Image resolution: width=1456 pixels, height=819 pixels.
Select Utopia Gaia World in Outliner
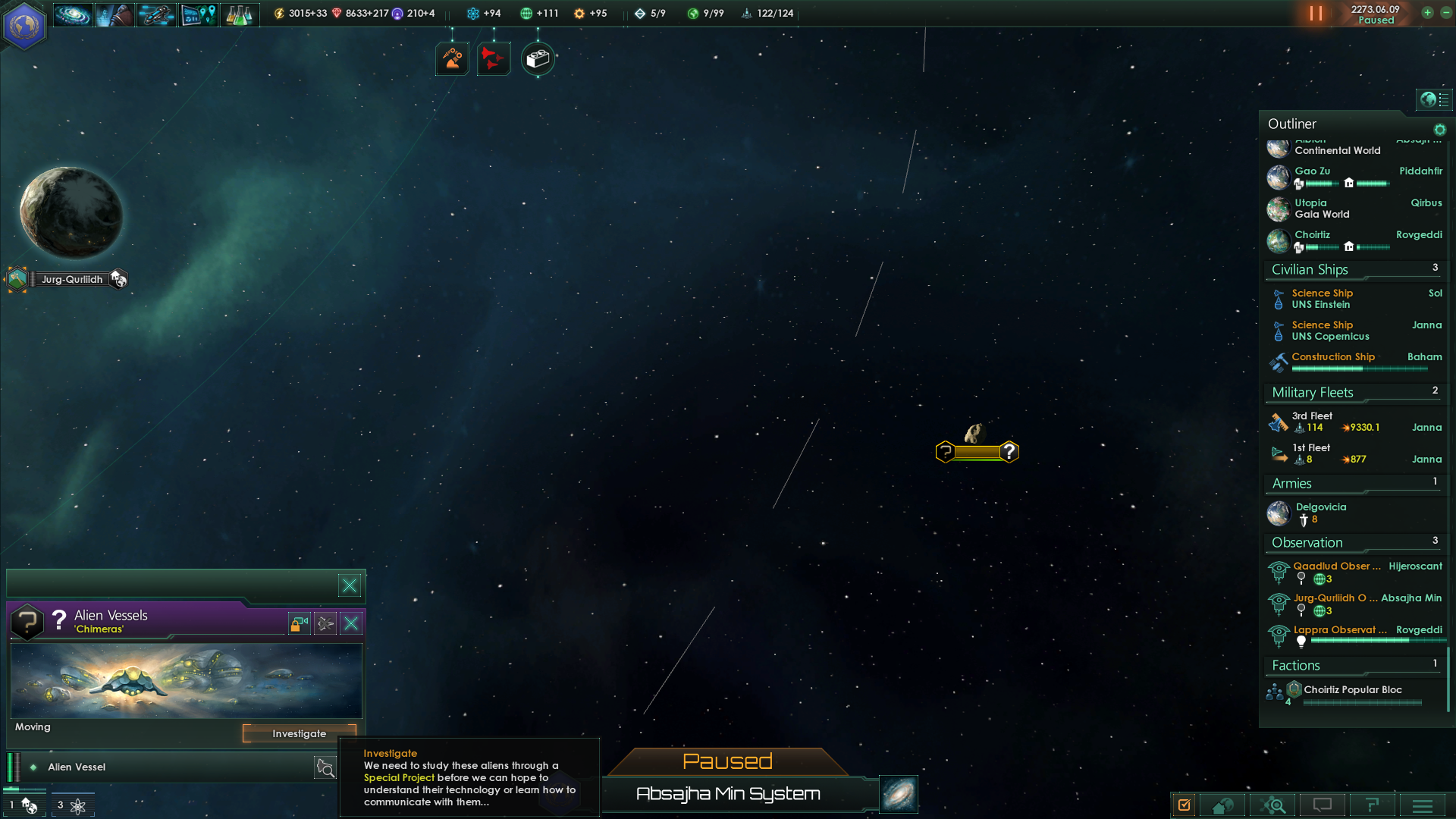point(1322,209)
